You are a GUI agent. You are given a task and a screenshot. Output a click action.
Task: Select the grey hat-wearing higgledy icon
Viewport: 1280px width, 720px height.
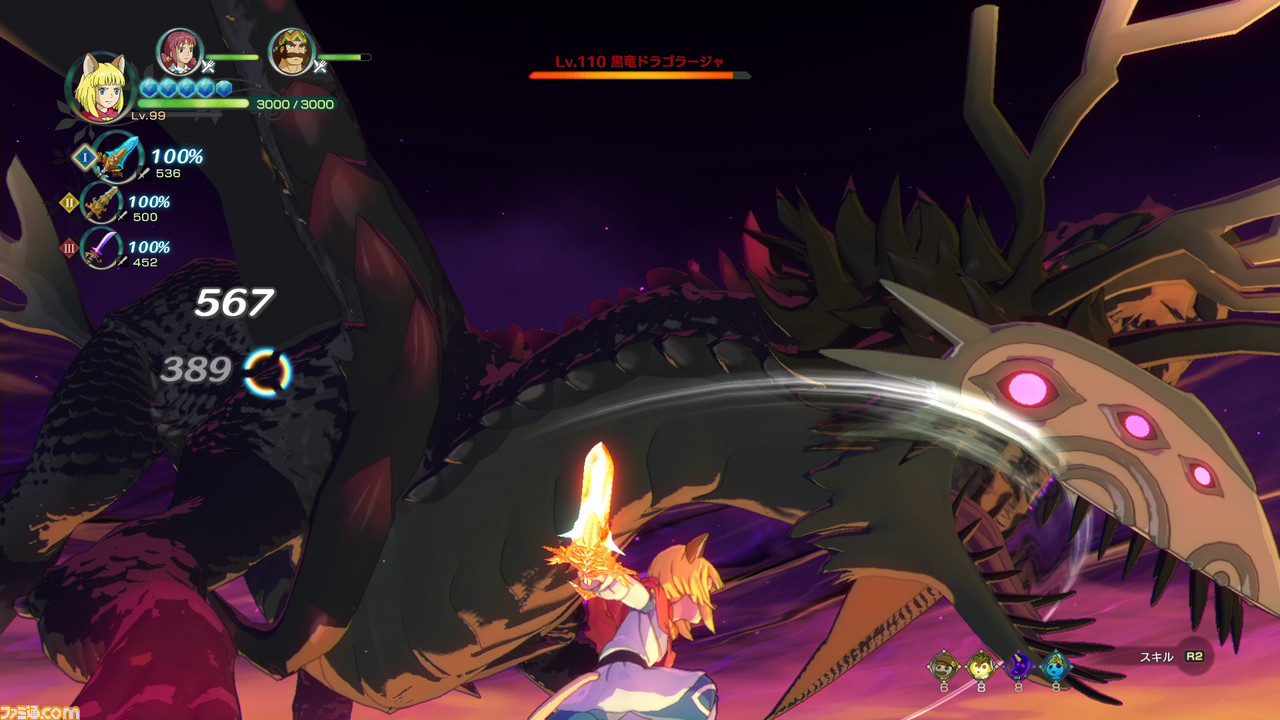pos(942,664)
